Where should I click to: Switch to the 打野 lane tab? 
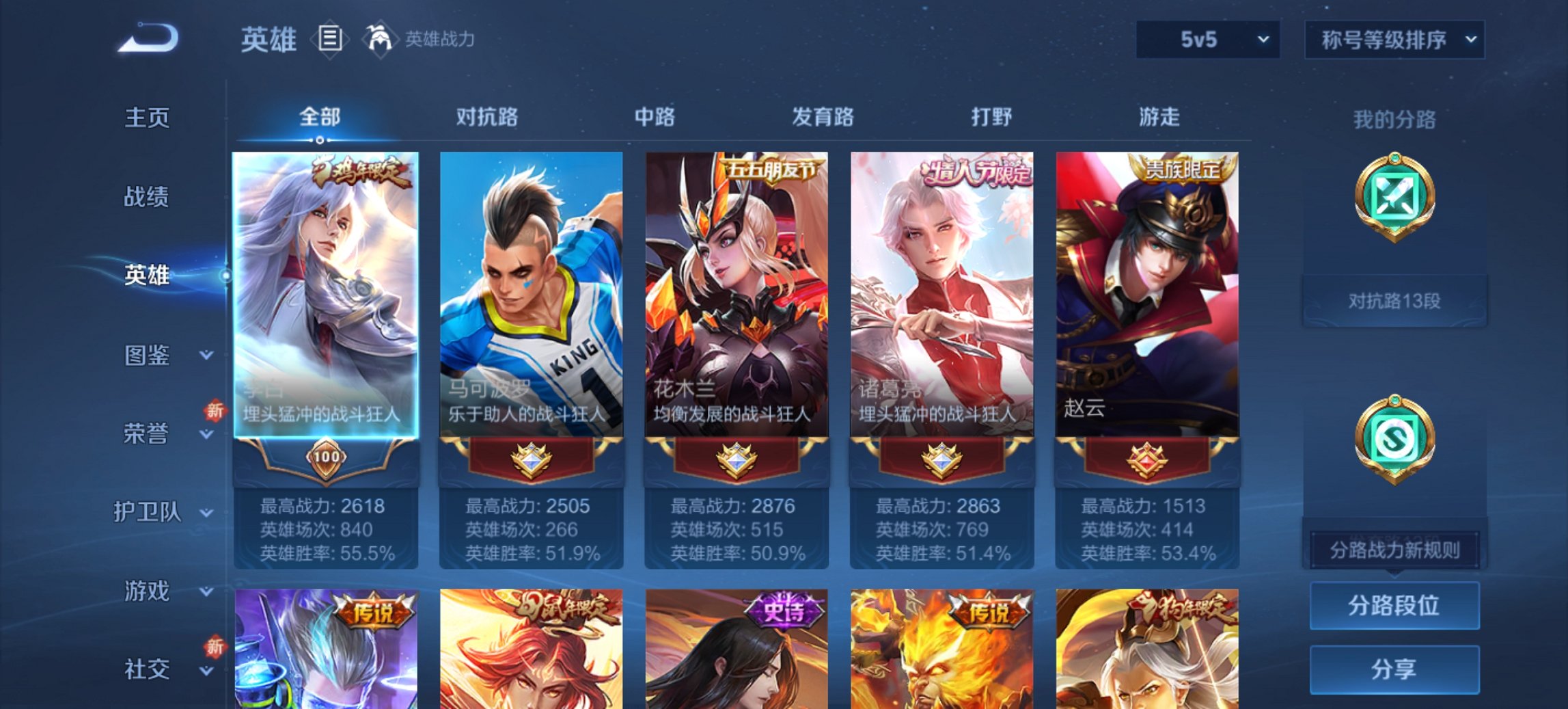tap(992, 117)
